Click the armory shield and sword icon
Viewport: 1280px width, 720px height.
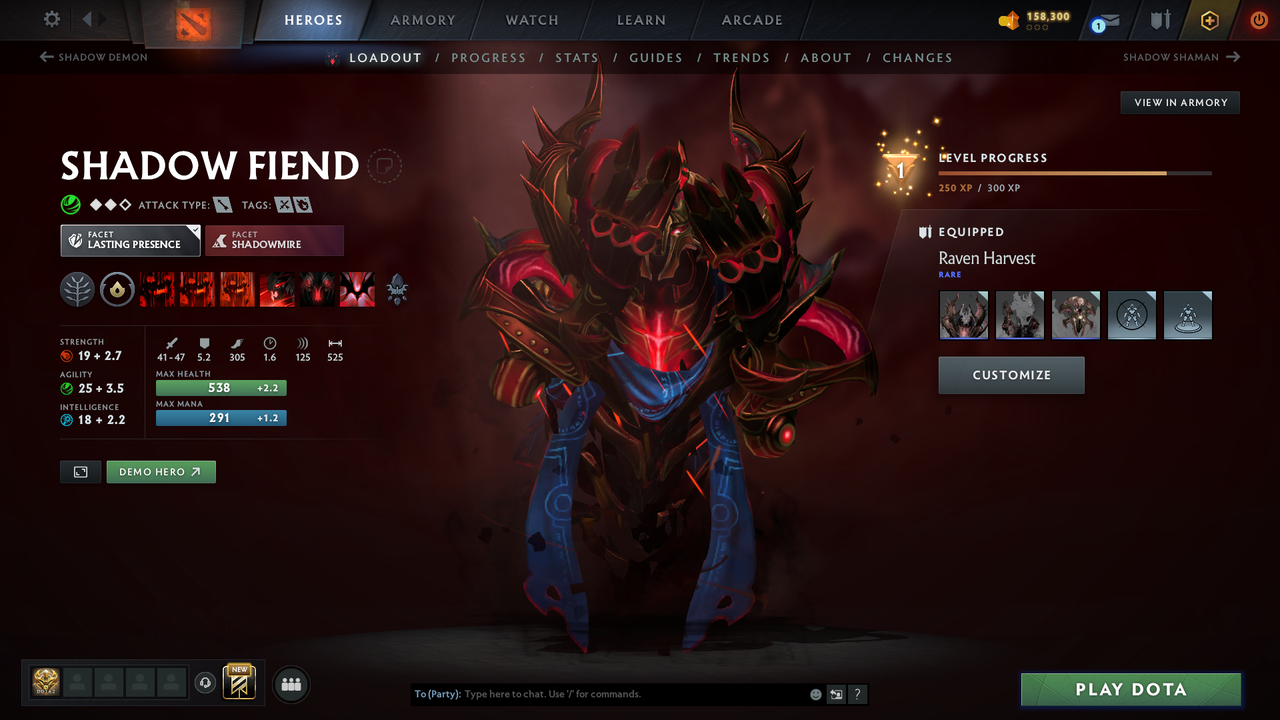point(1158,20)
